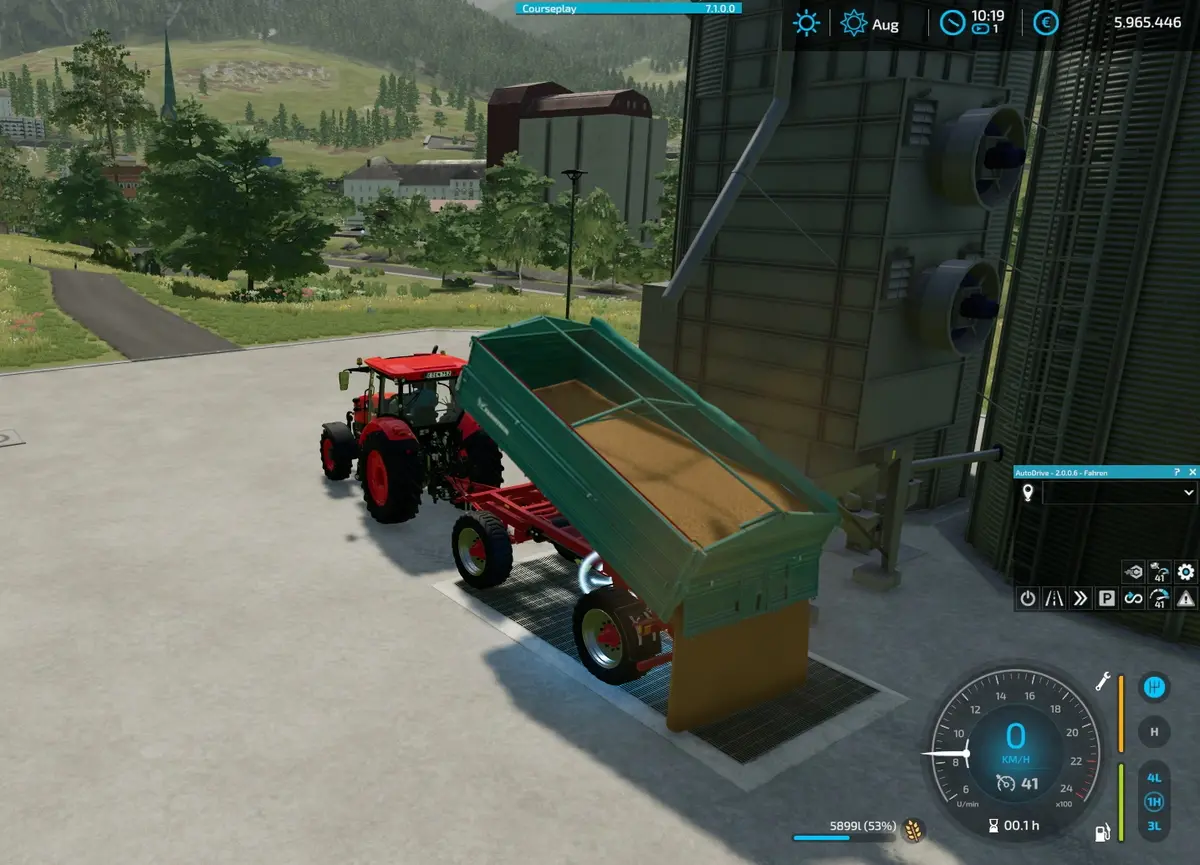Toggle the AutoDrive infinity loop mode
Image resolution: width=1200 pixels, height=865 pixels.
point(1133,598)
